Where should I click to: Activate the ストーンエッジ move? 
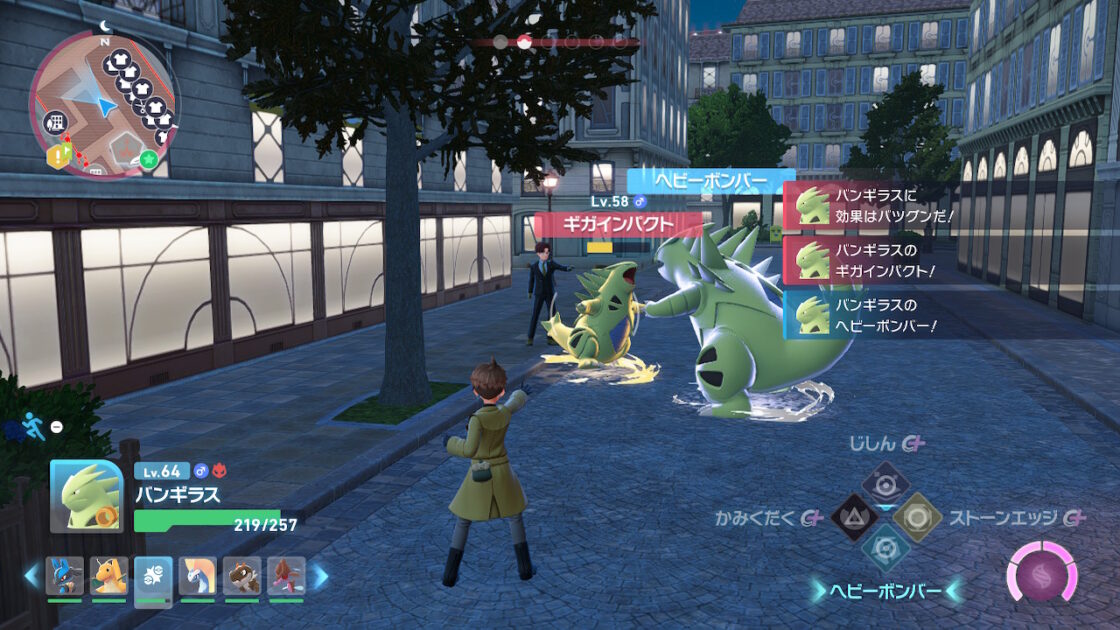[916, 517]
